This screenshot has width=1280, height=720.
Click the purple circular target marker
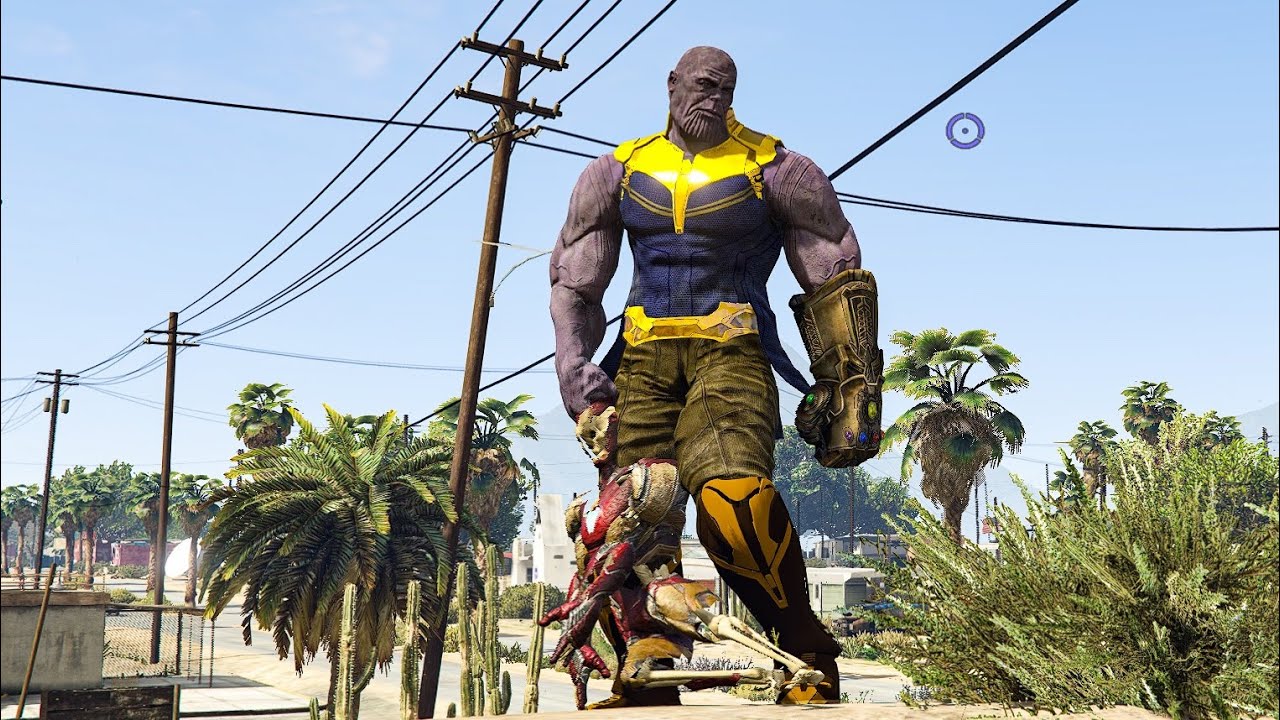click(965, 130)
